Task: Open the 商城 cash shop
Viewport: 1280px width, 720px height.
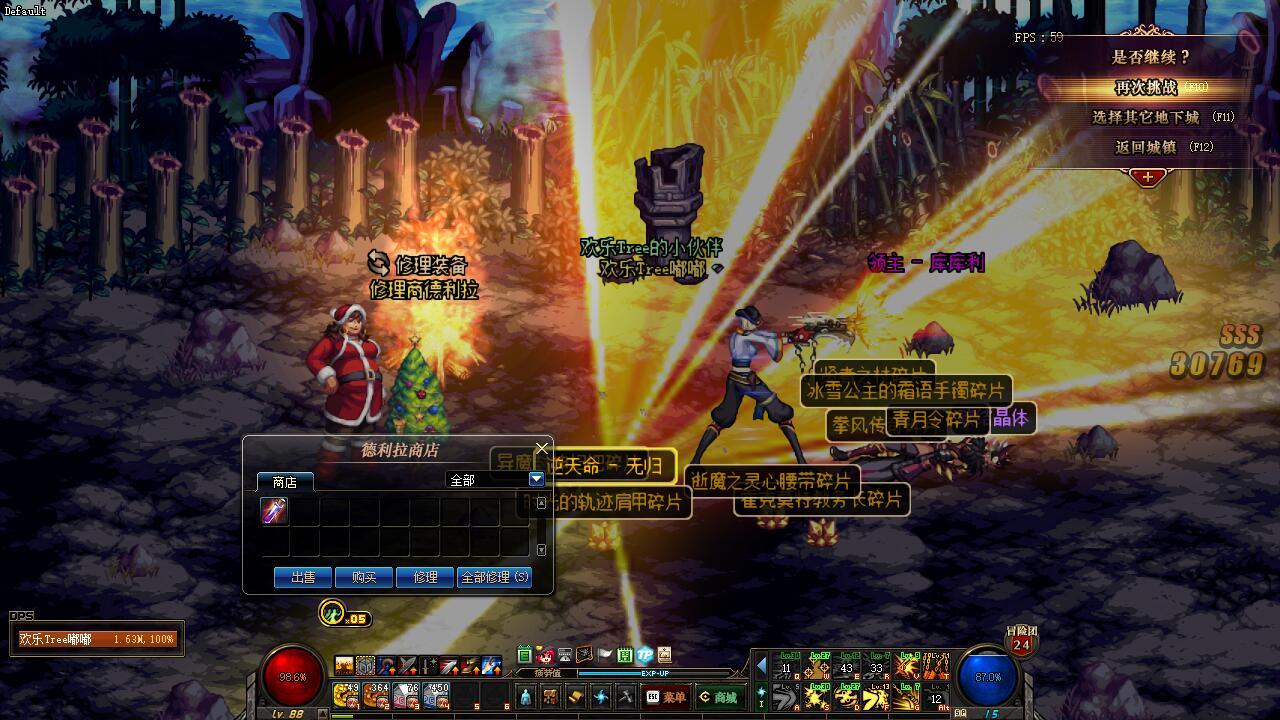Action: 719,697
